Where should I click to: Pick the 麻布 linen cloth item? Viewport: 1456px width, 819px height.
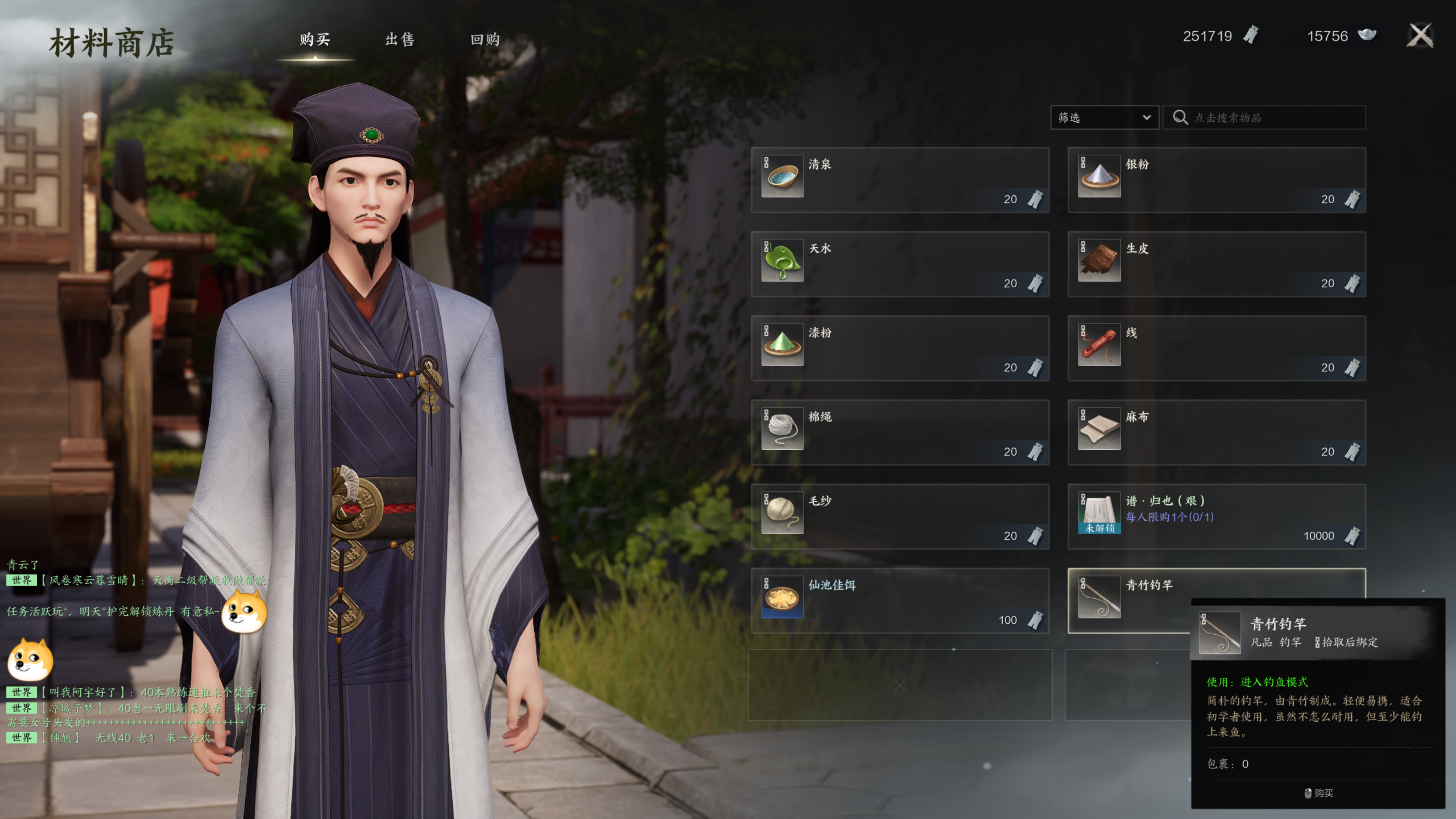tap(1216, 432)
